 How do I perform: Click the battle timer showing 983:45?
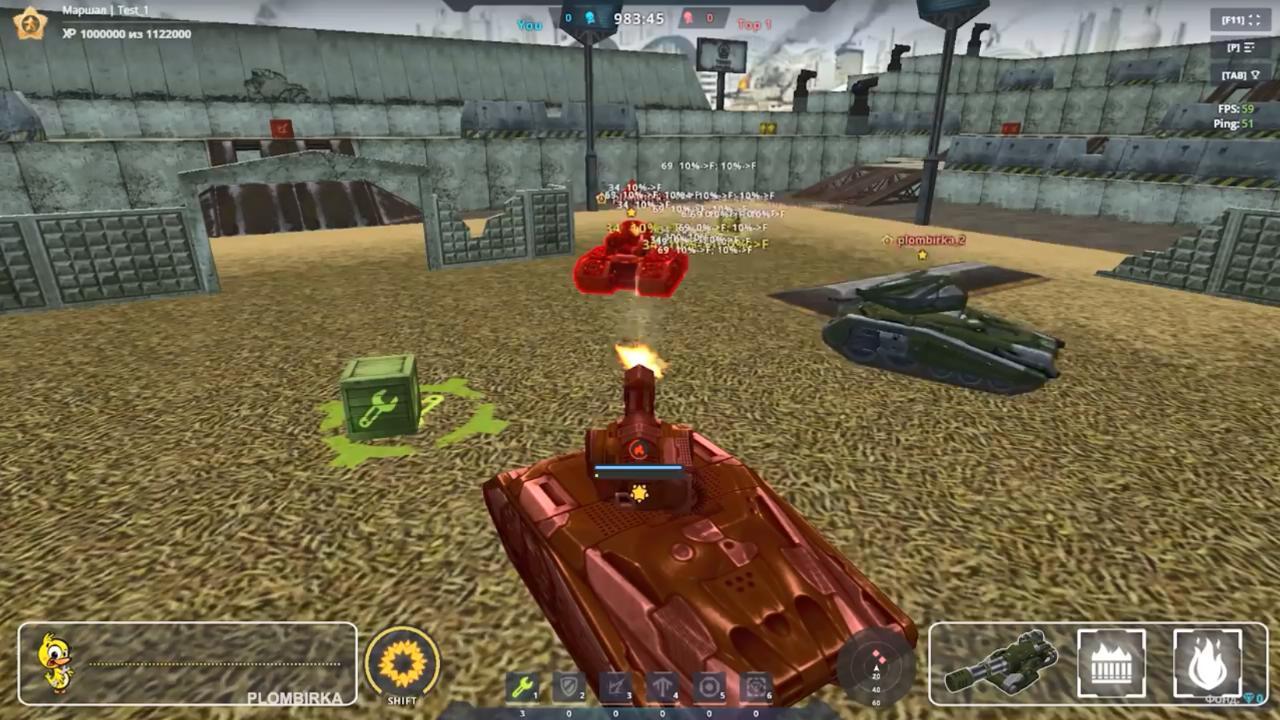tap(638, 17)
